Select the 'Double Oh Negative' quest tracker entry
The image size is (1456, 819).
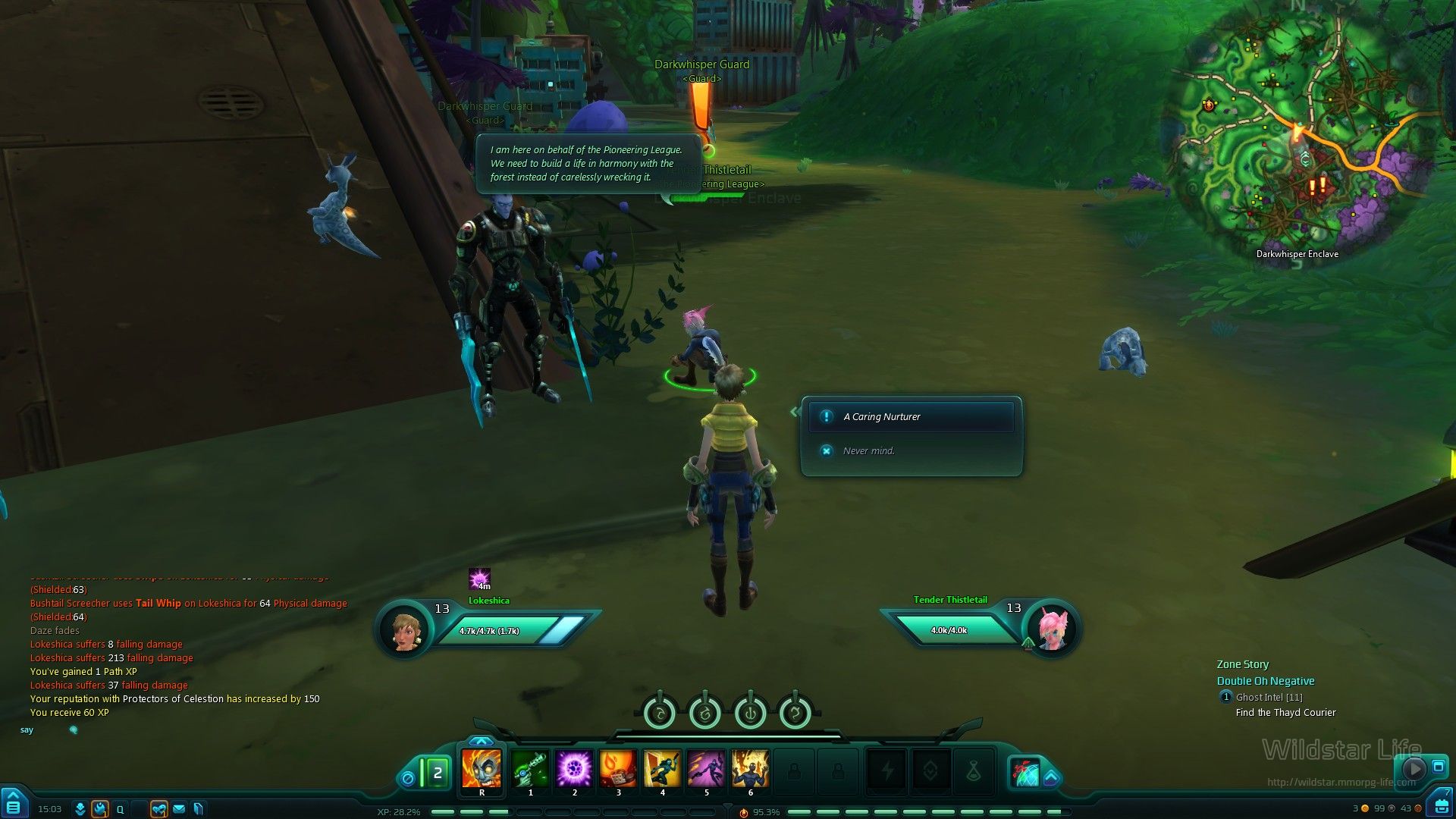(x=1266, y=681)
